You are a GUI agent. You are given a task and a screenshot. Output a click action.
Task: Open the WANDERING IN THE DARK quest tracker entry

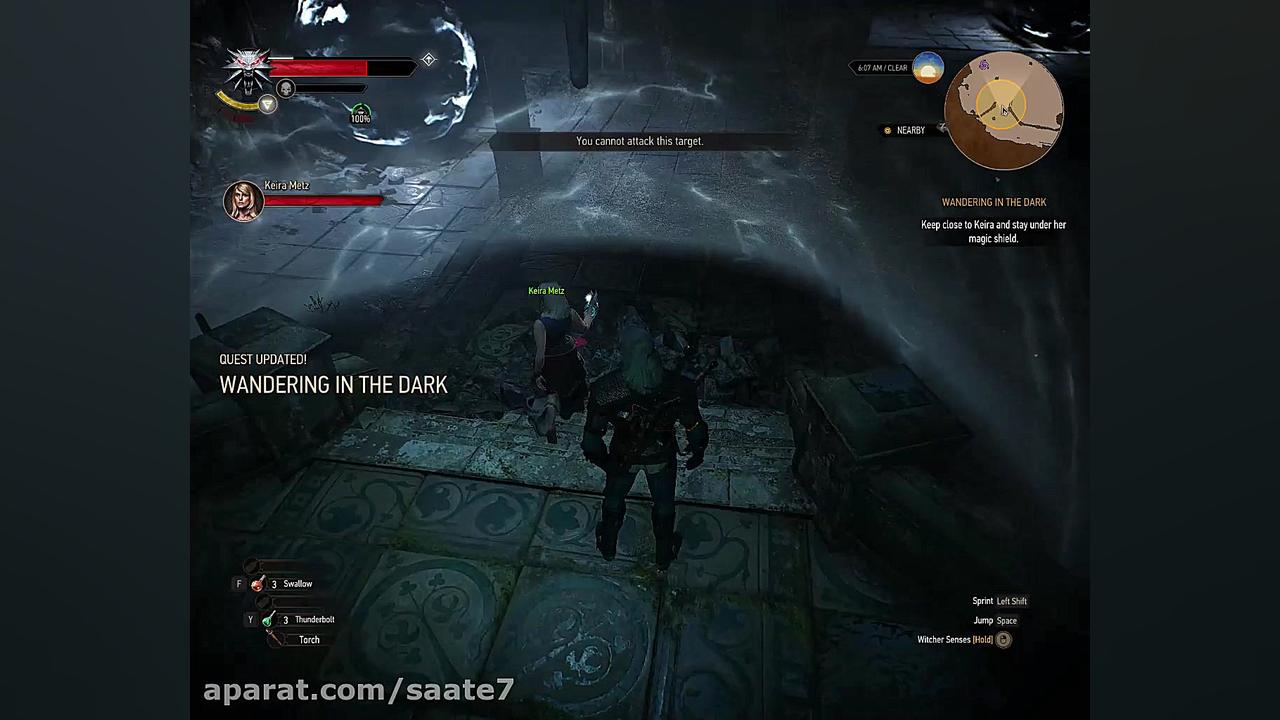click(x=993, y=201)
